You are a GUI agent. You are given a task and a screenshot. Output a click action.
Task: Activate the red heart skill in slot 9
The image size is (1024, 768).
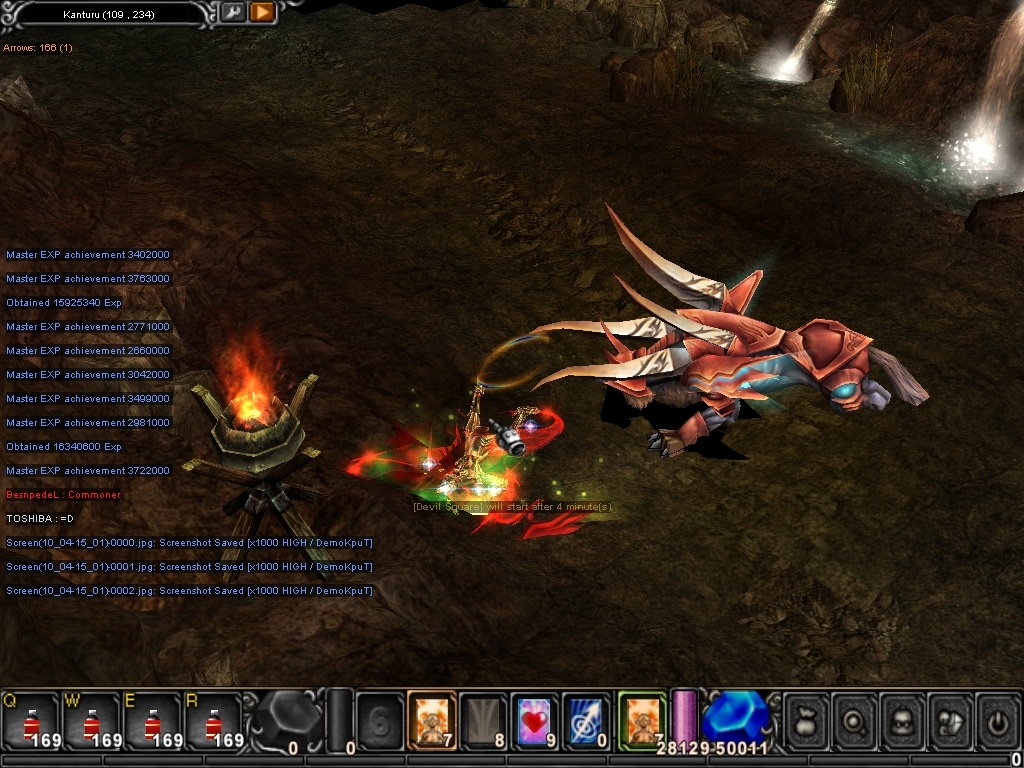(535, 720)
